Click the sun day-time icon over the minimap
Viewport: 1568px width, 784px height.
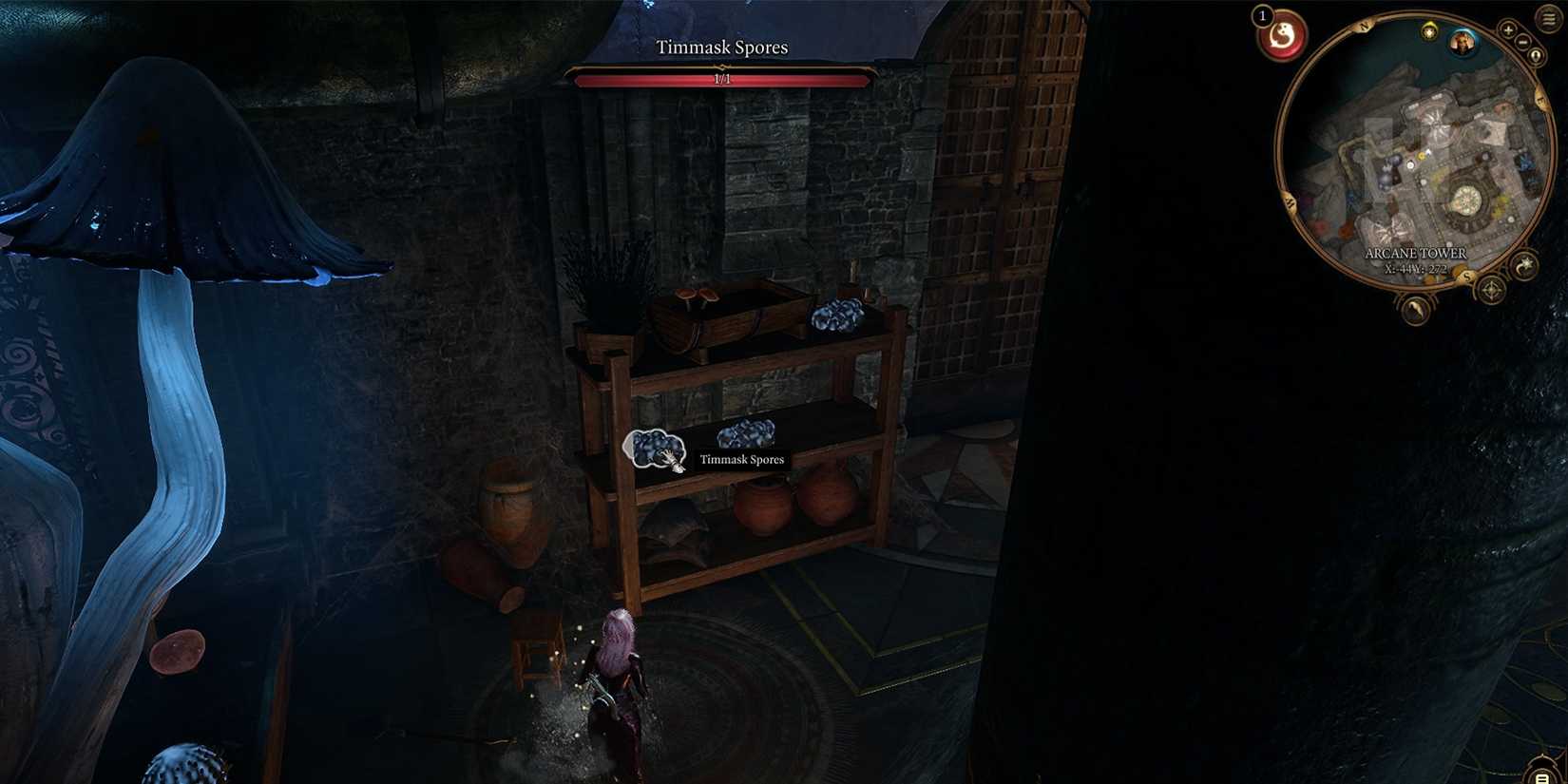1429,31
